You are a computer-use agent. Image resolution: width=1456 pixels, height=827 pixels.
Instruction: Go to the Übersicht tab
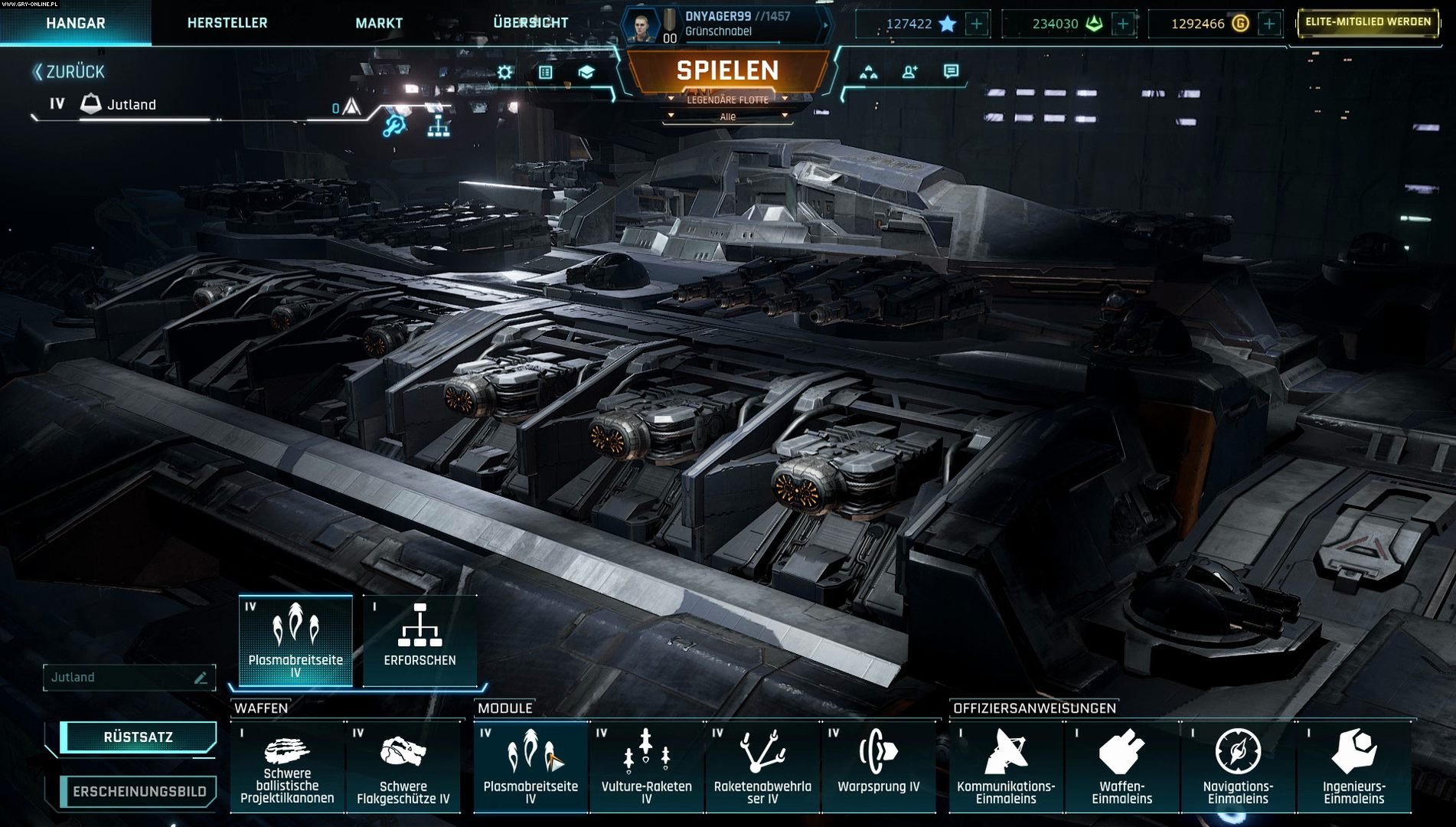point(530,23)
